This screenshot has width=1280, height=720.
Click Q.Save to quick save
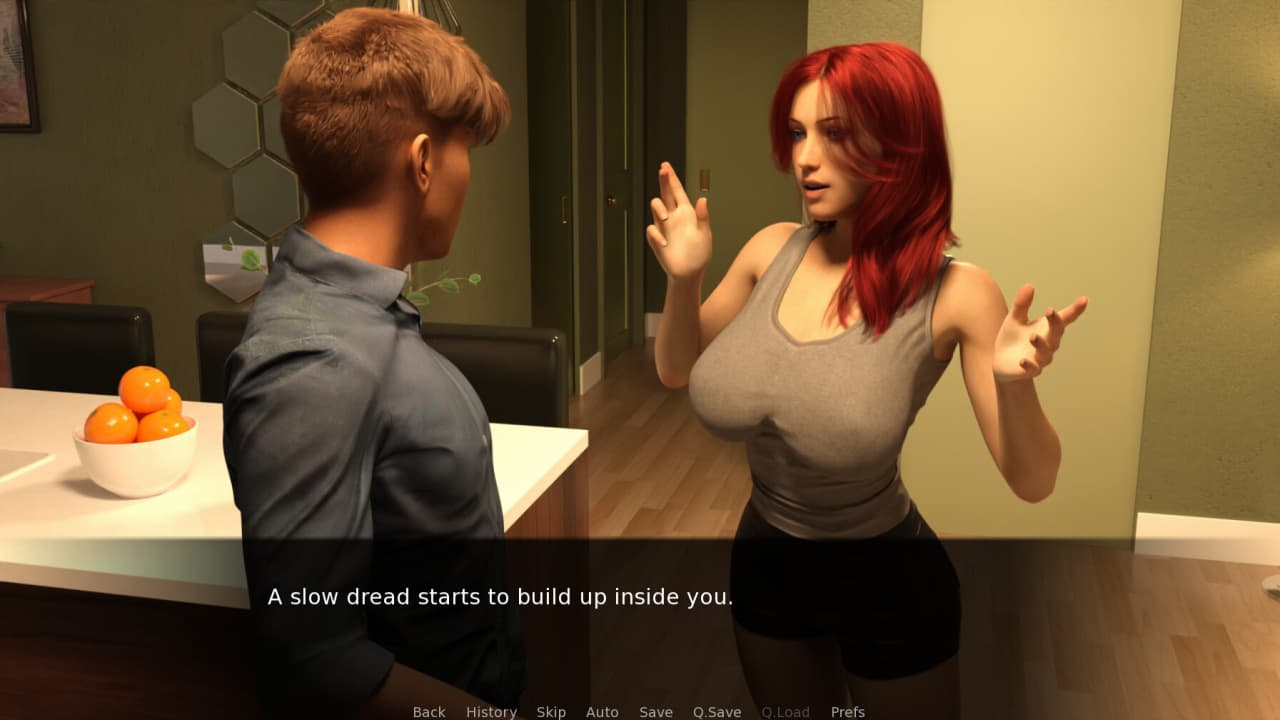coord(717,712)
